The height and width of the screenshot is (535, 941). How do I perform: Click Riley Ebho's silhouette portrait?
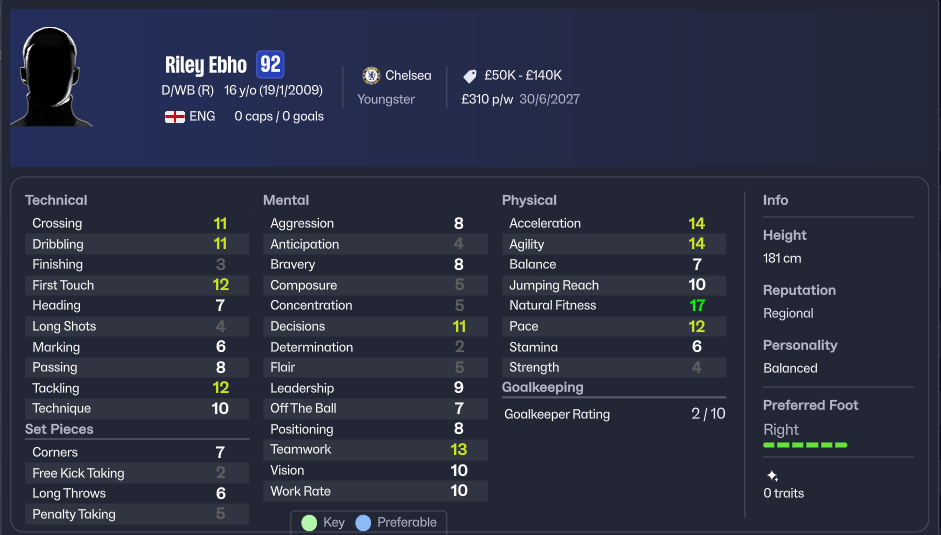[x=50, y=78]
